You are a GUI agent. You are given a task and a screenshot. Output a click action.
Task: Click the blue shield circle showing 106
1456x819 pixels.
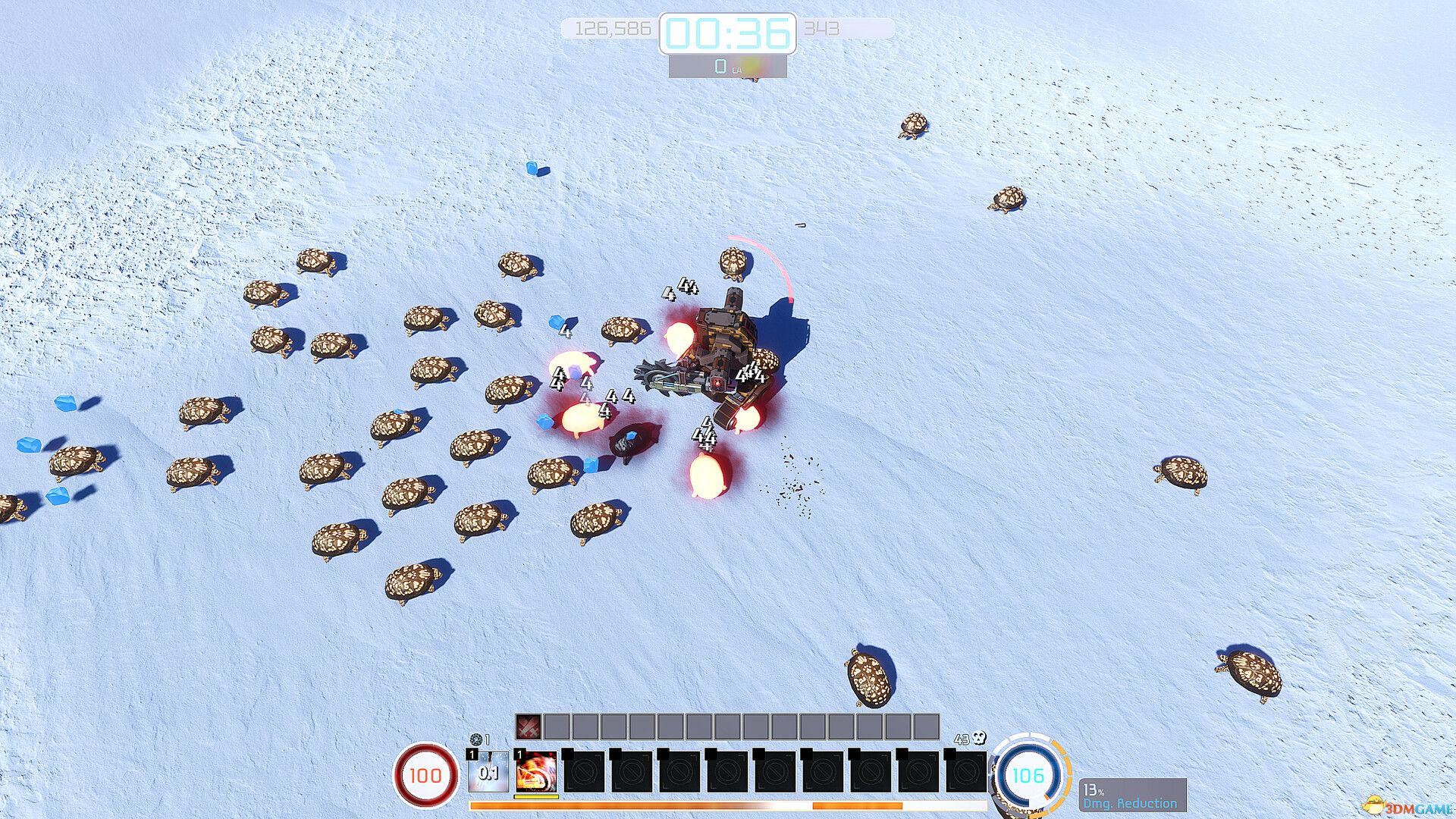[x=1028, y=777]
